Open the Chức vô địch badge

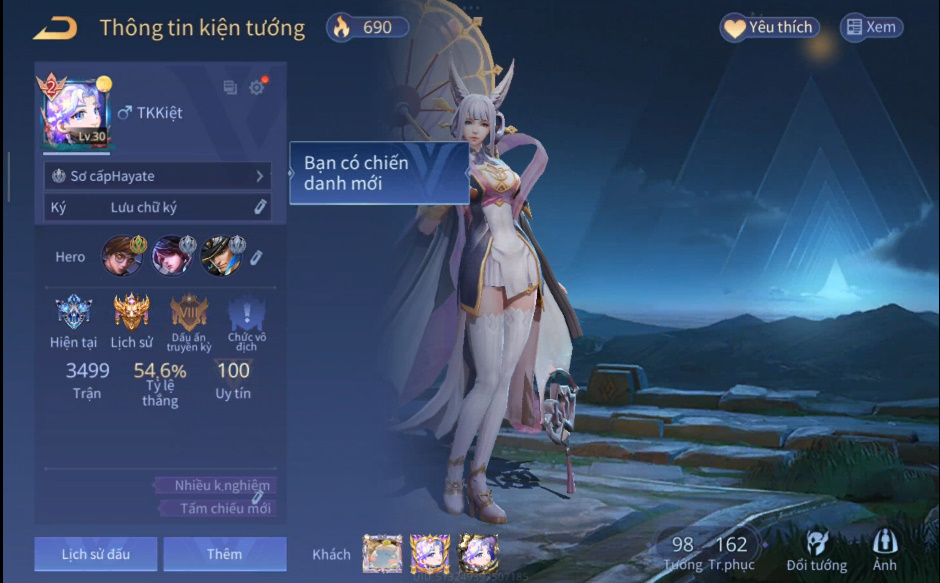[x=246, y=314]
